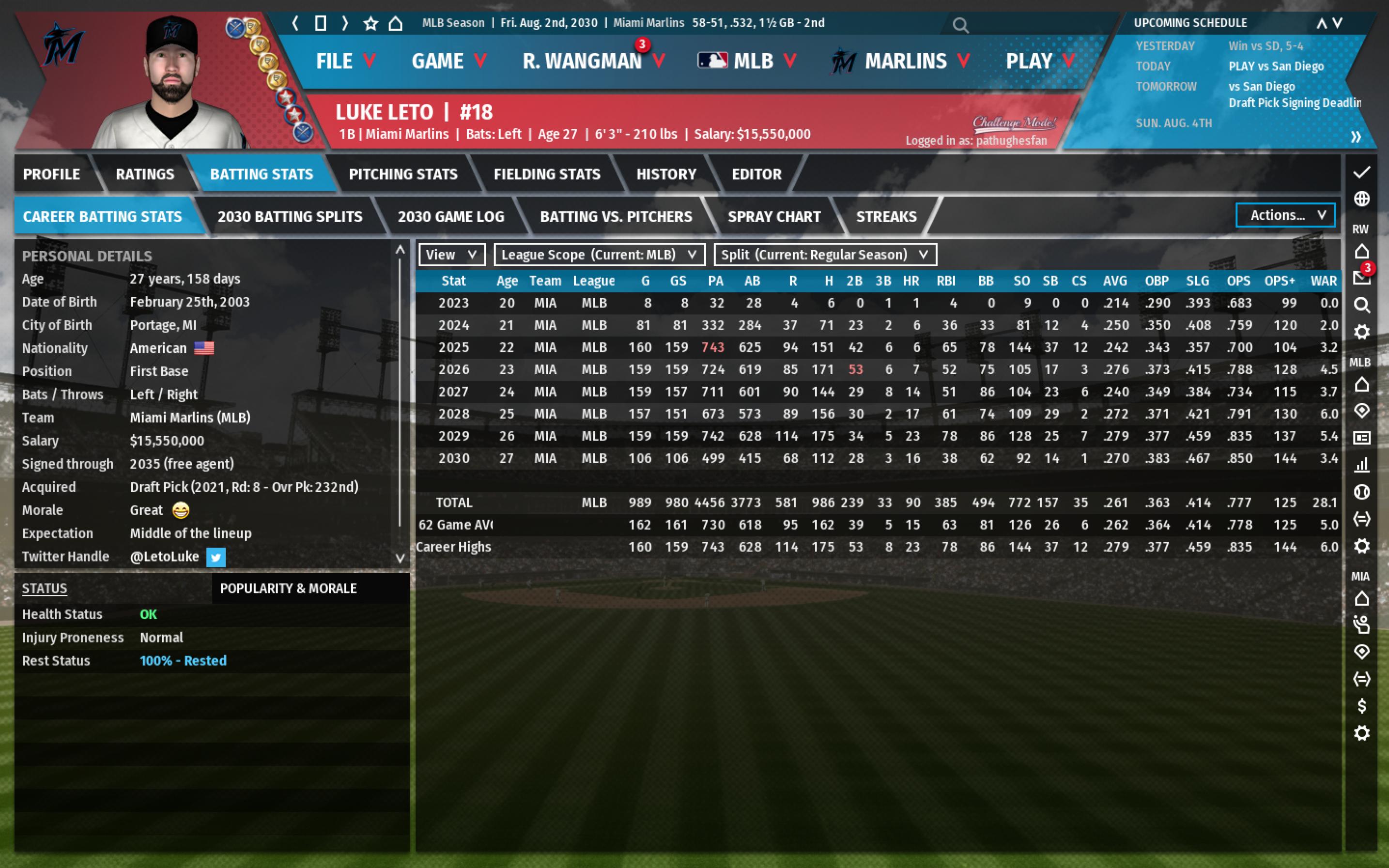Switch to the RATINGS tab
Image resolution: width=1389 pixels, height=868 pixels.
[145, 174]
